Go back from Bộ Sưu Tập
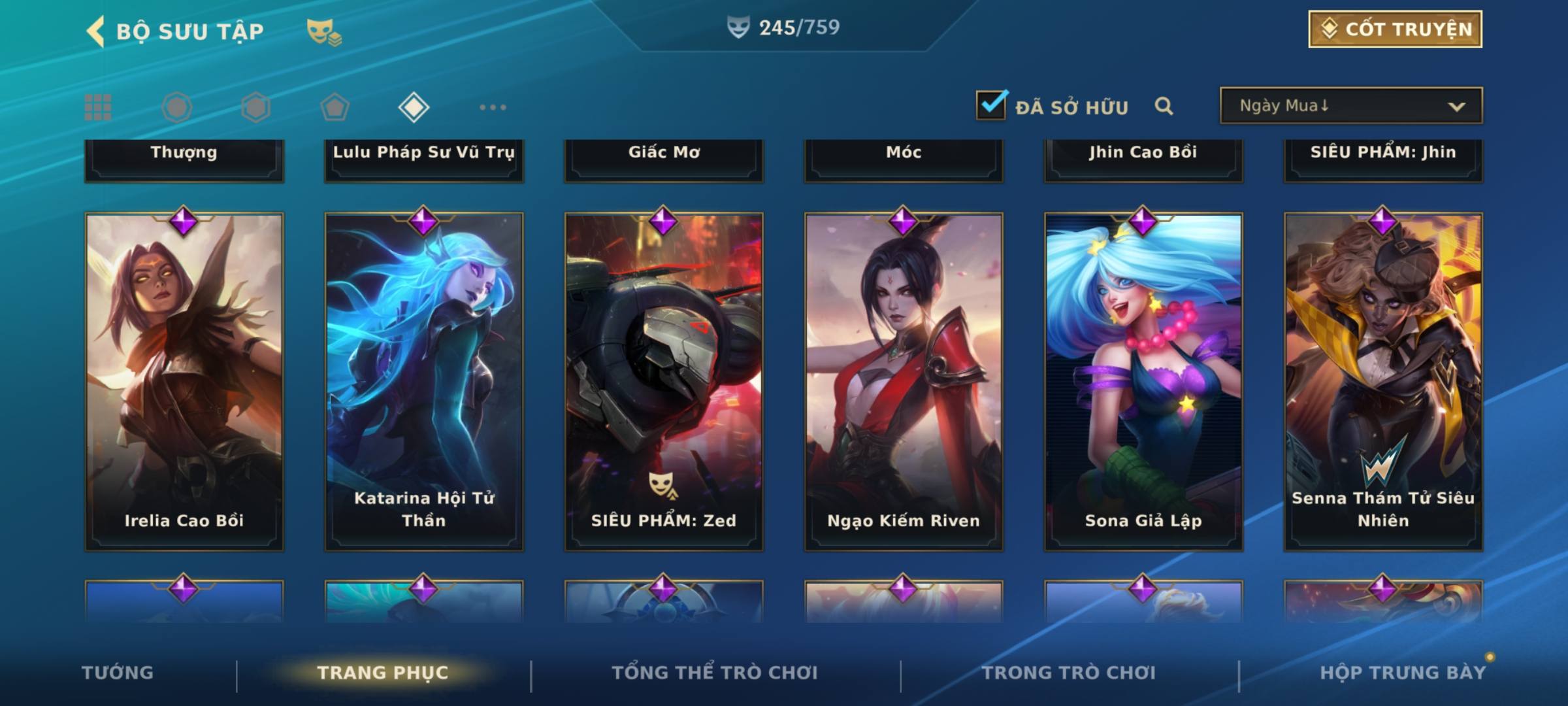The width and height of the screenshot is (1568, 706). tap(96, 31)
